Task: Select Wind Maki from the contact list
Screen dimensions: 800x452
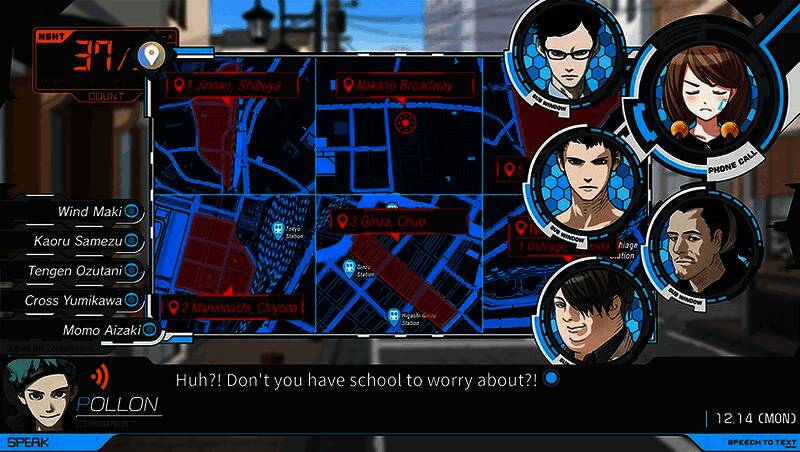Action: coord(90,211)
